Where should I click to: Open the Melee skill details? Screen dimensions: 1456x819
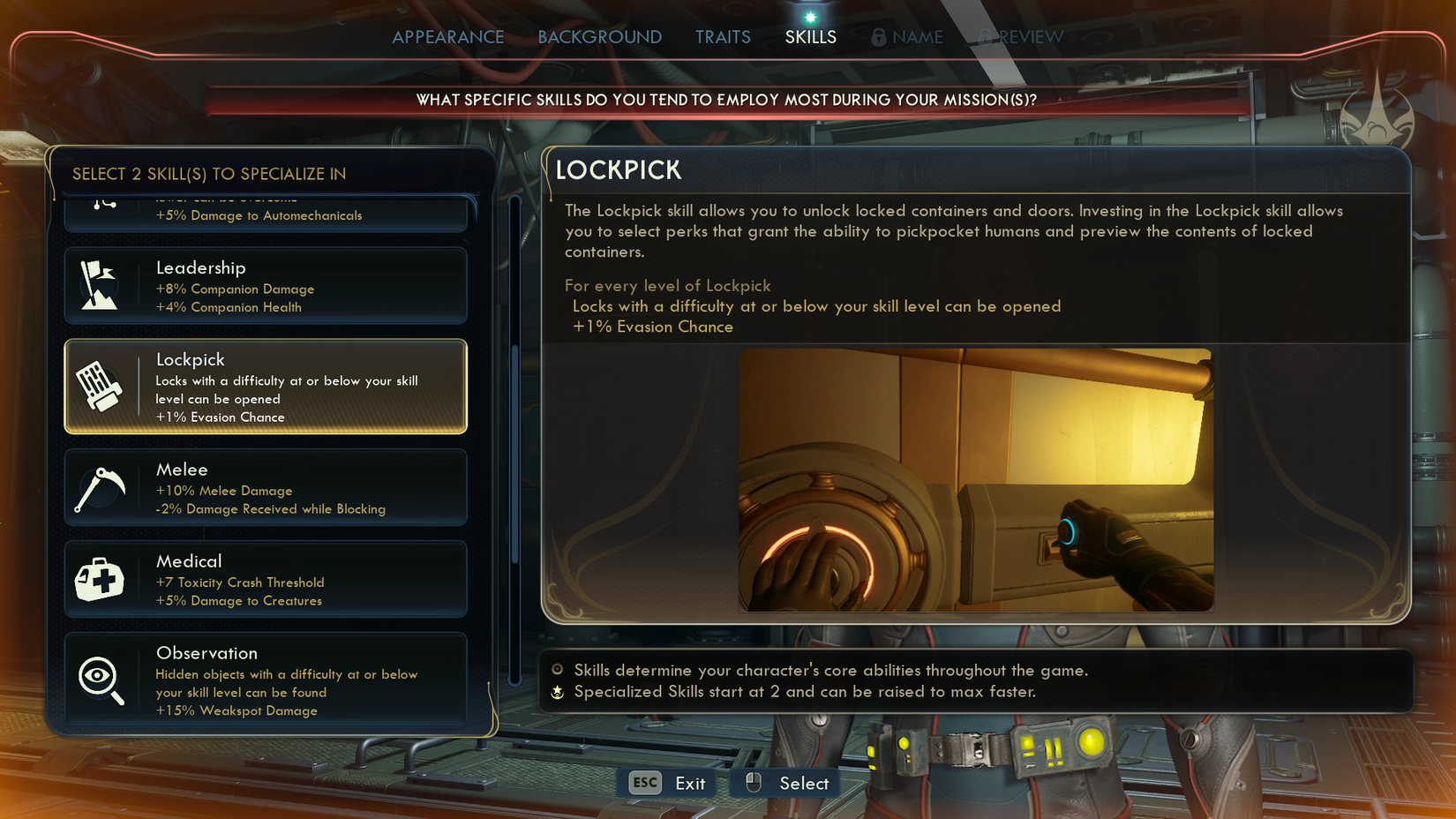tap(265, 487)
